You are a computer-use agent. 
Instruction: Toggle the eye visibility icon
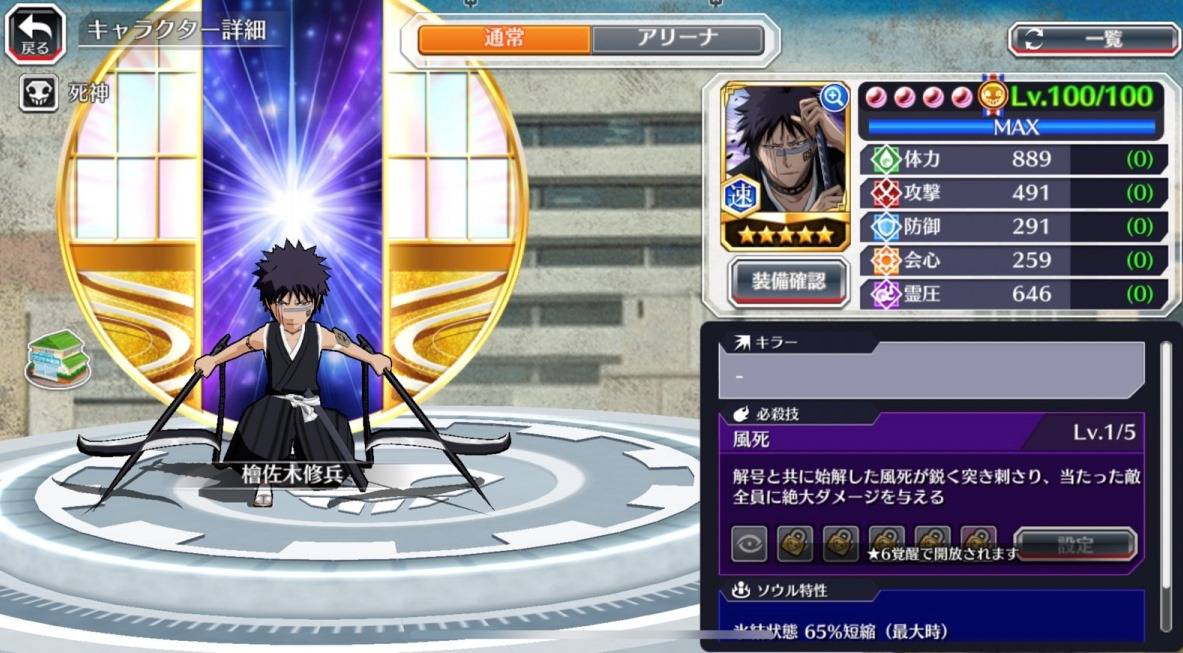click(749, 544)
